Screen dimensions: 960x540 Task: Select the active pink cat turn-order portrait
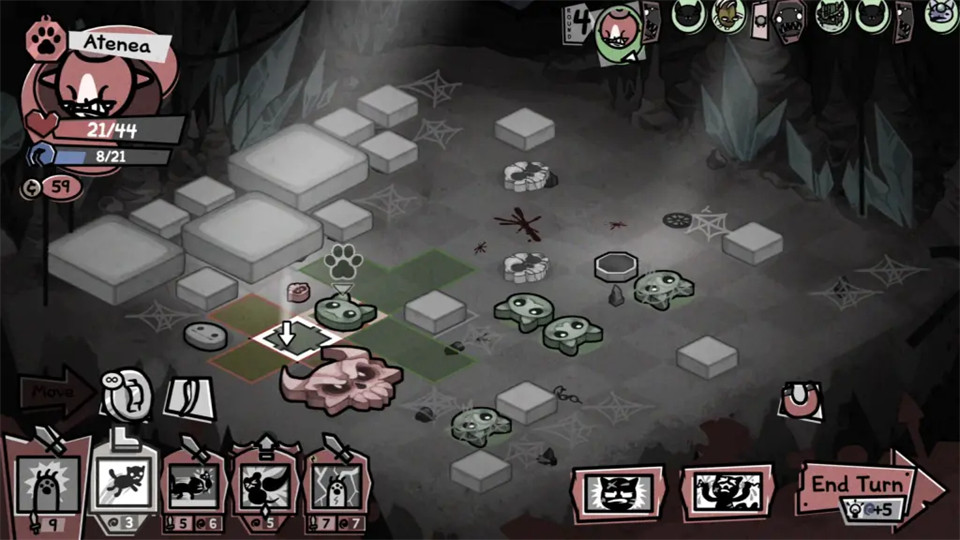tap(617, 30)
